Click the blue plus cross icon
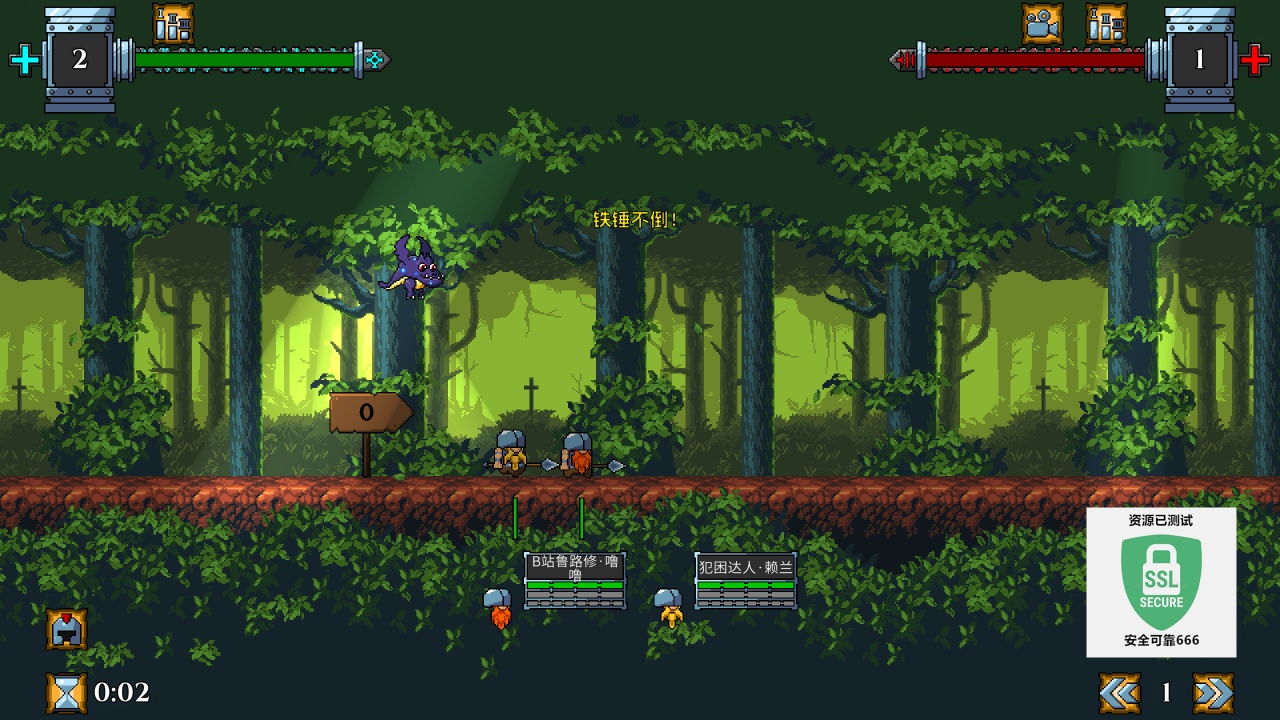 pos(25,60)
